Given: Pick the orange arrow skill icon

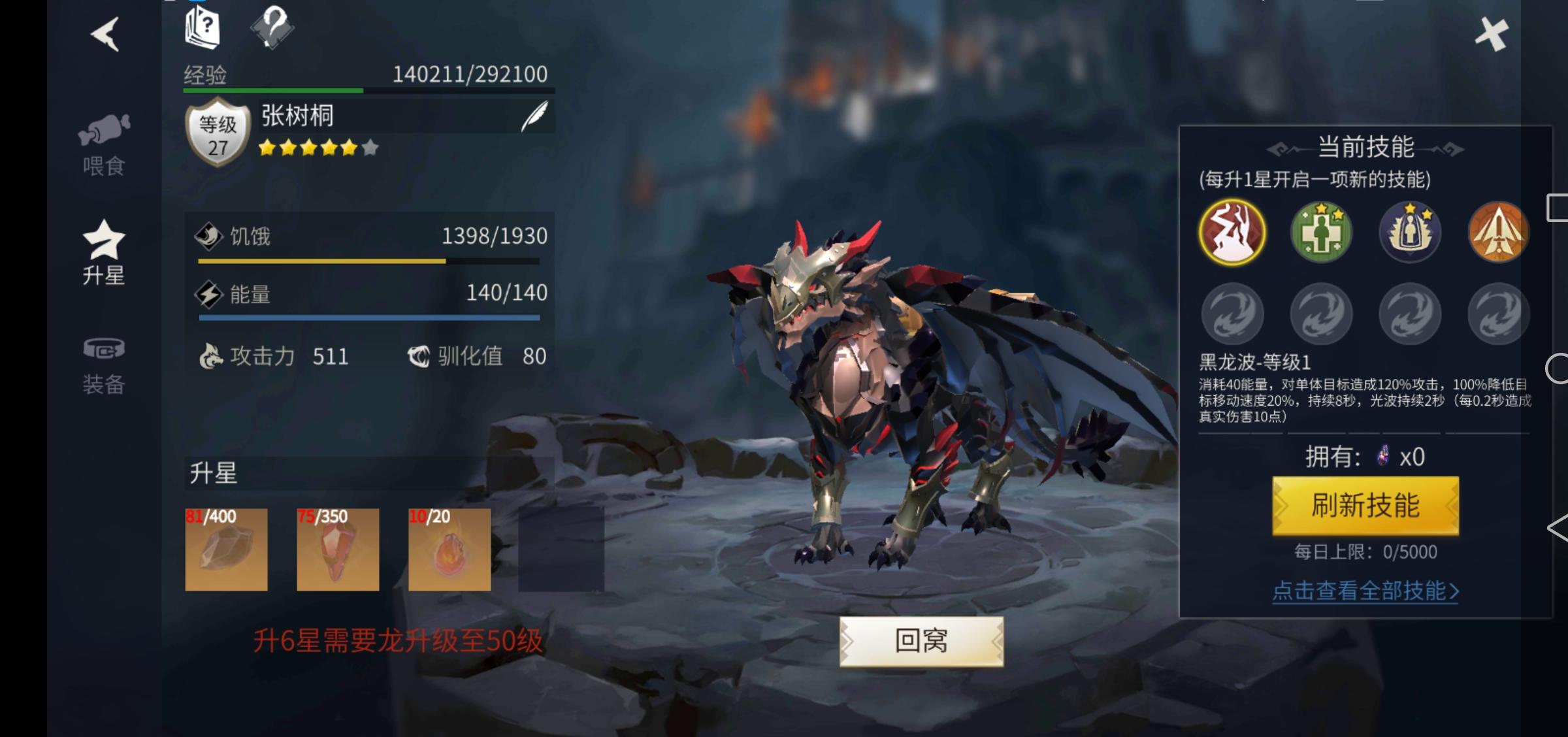Looking at the screenshot, I should [x=1498, y=233].
